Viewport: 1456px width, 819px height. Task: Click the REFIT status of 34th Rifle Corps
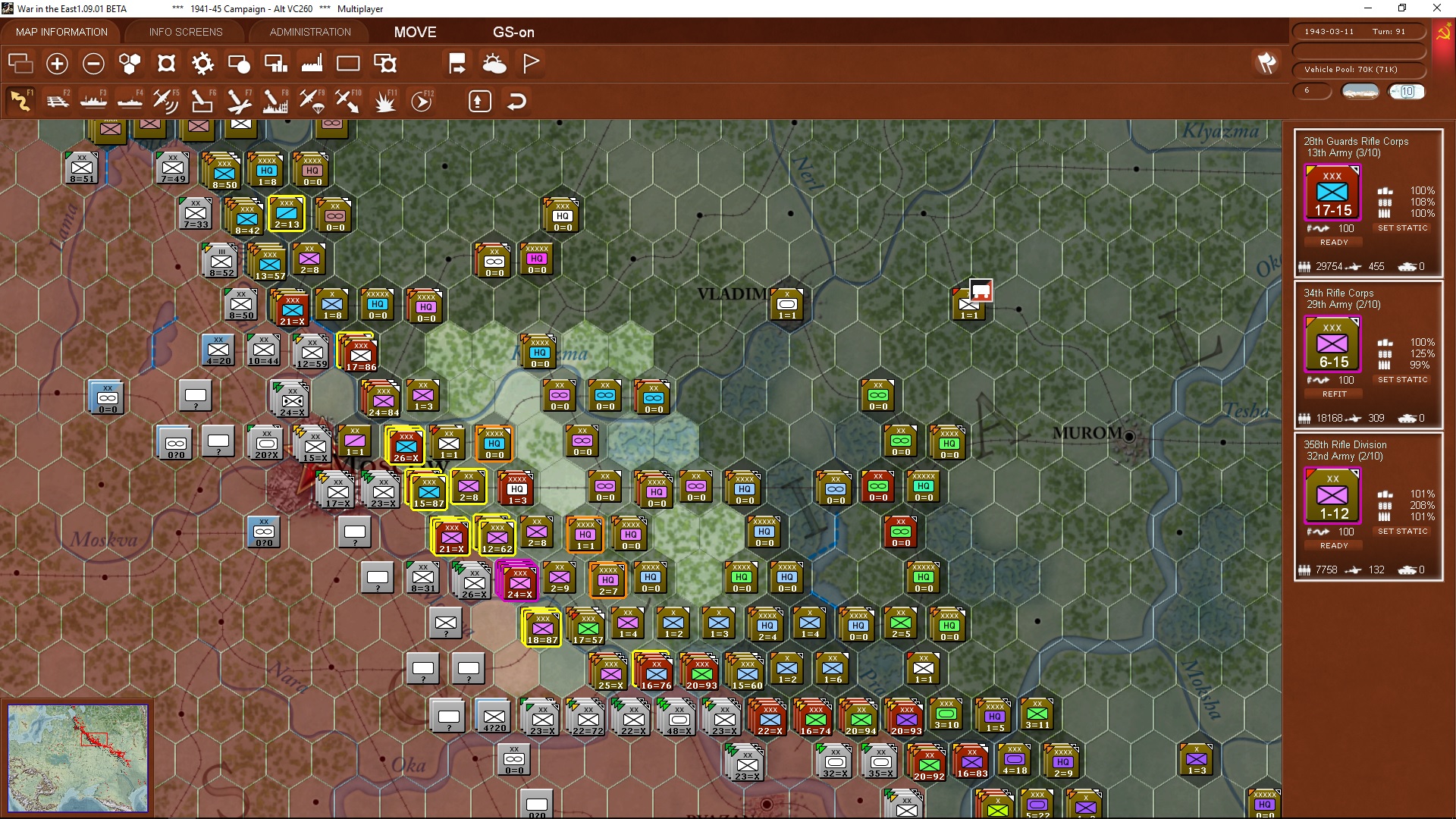(x=1333, y=394)
